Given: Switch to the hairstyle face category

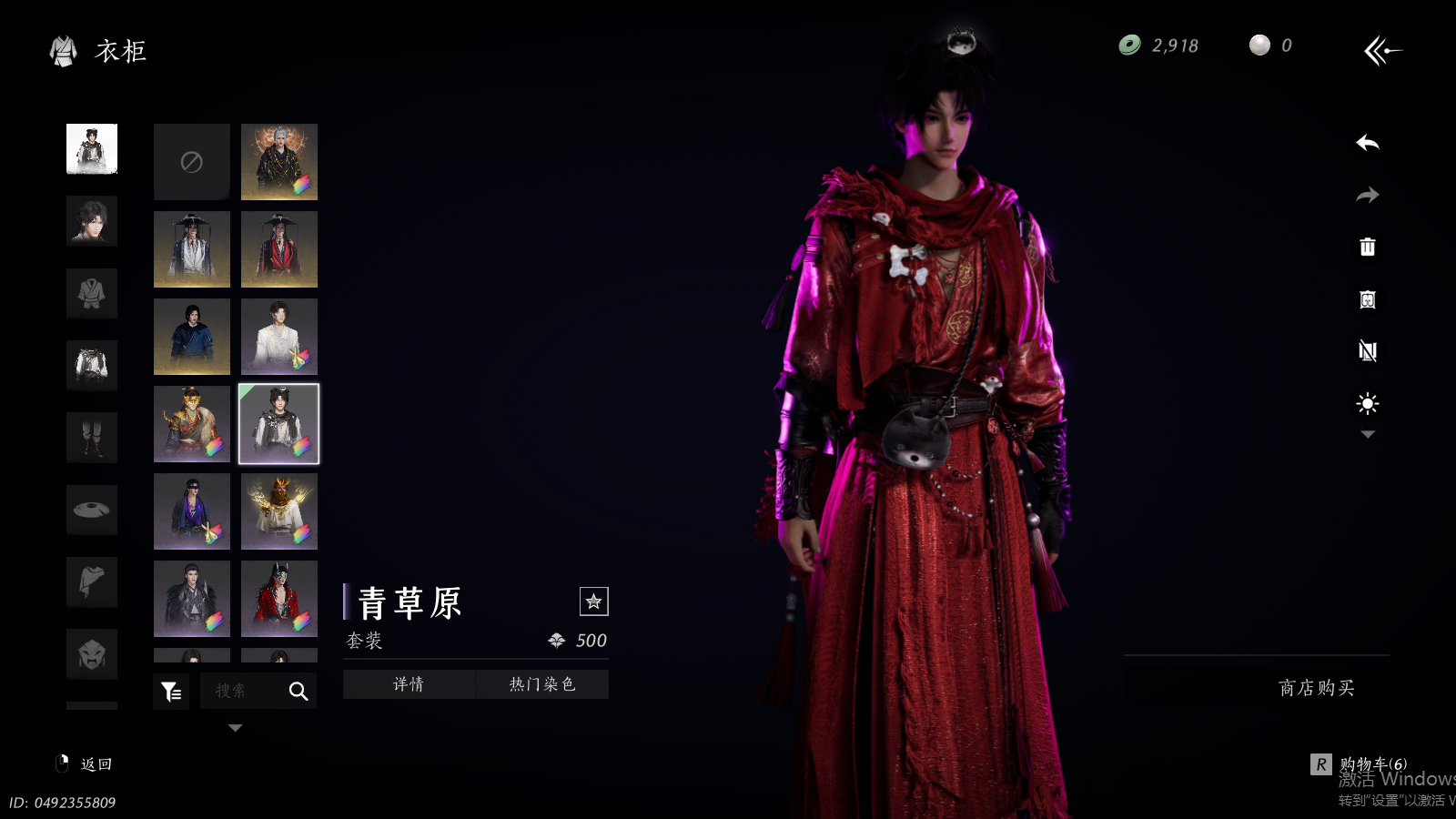Looking at the screenshot, I should [x=92, y=221].
